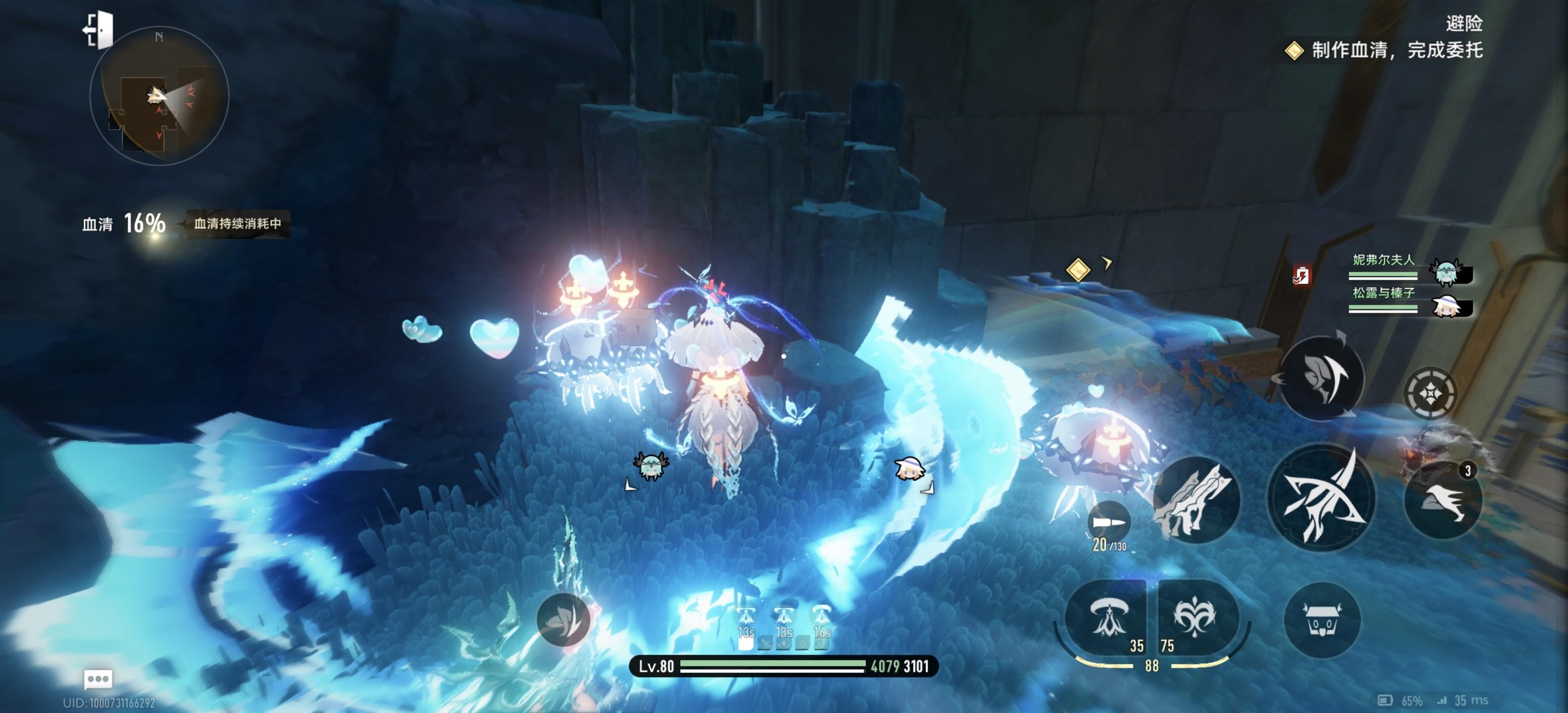
Task: Open the circular minimap
Action: pos(159,96)
